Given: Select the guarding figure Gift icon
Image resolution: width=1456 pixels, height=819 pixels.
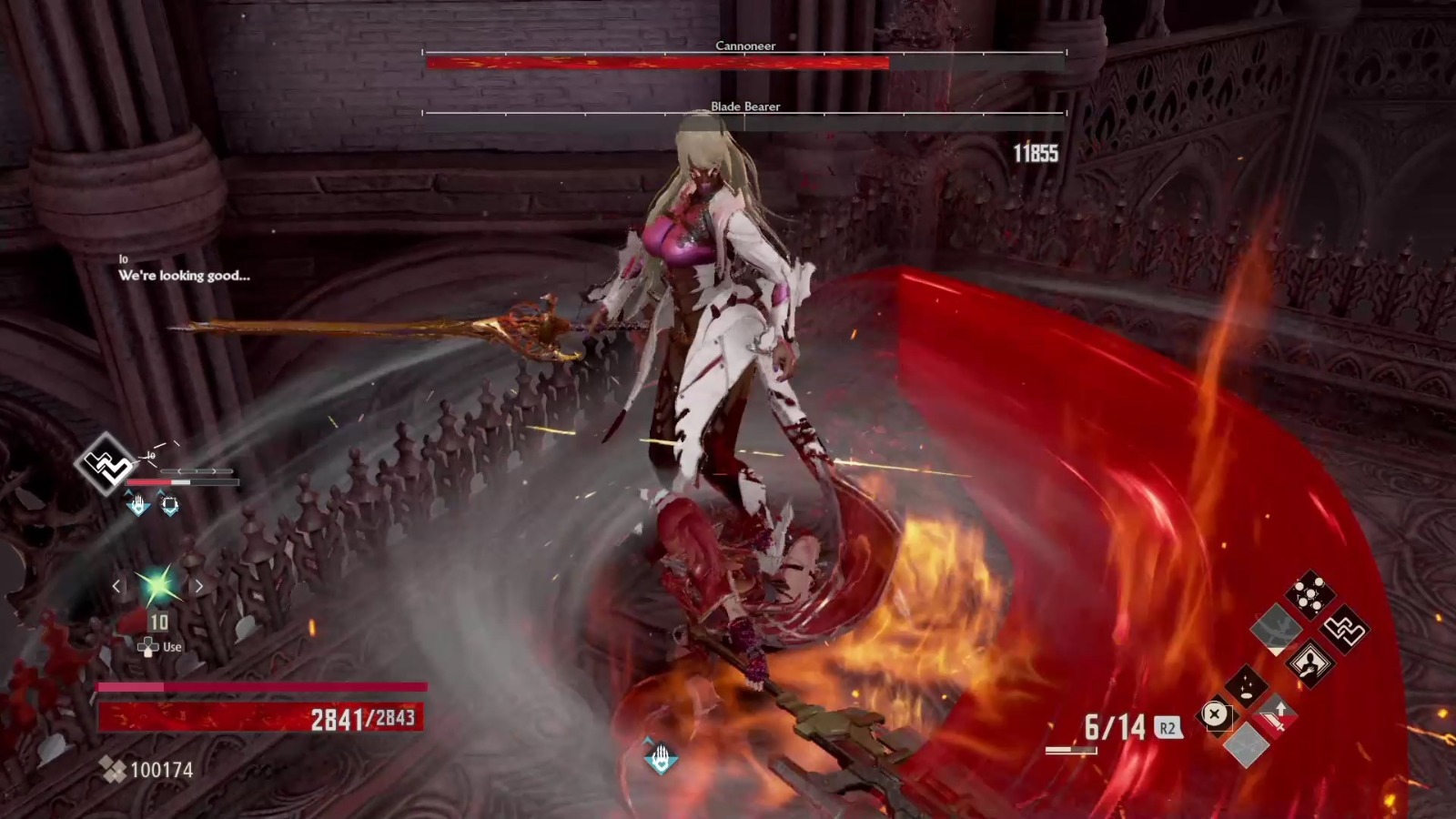Looking at the screenshot, I should click(1310, 663).
